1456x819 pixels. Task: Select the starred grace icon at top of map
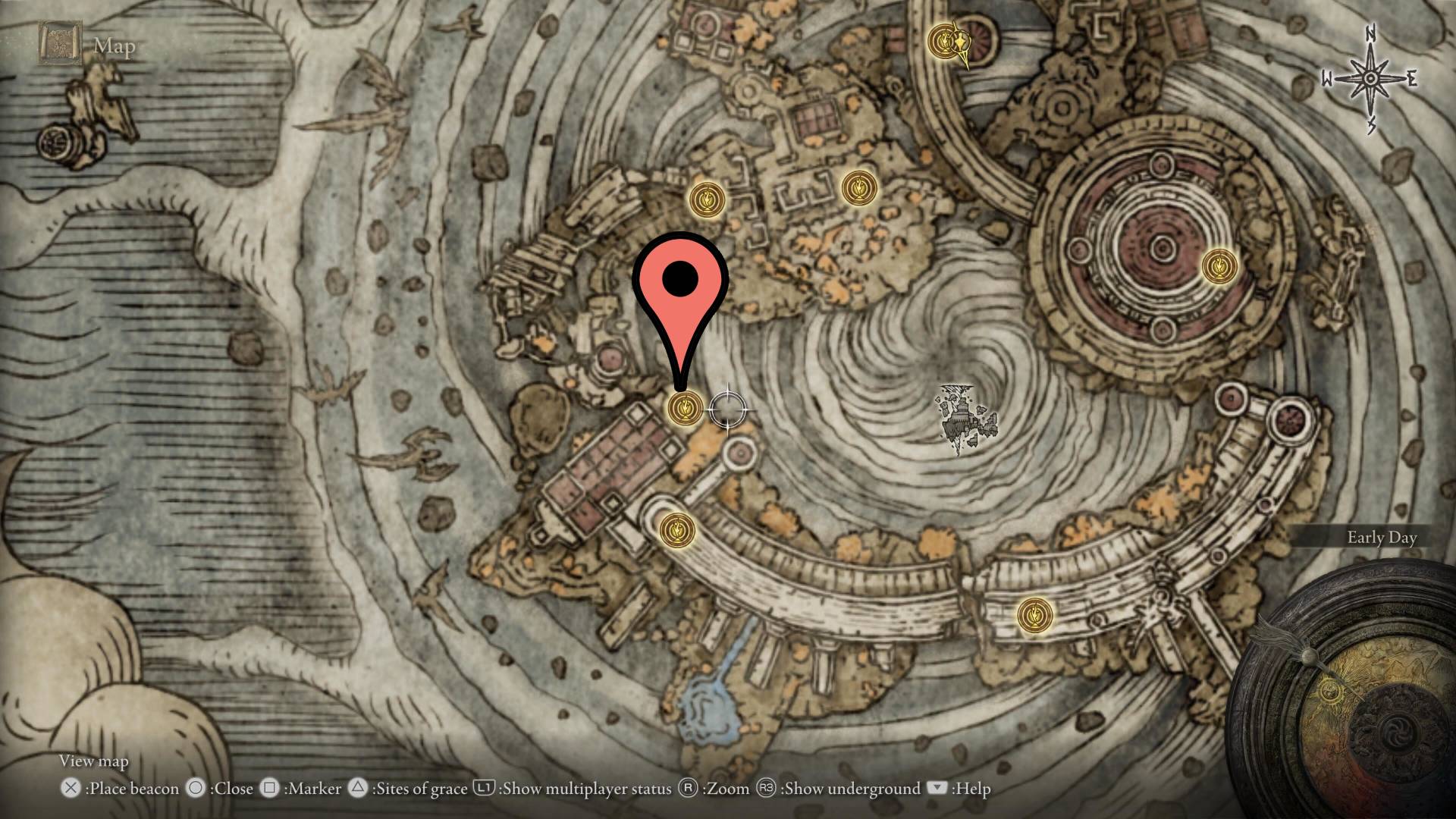(x=943, y=39)
